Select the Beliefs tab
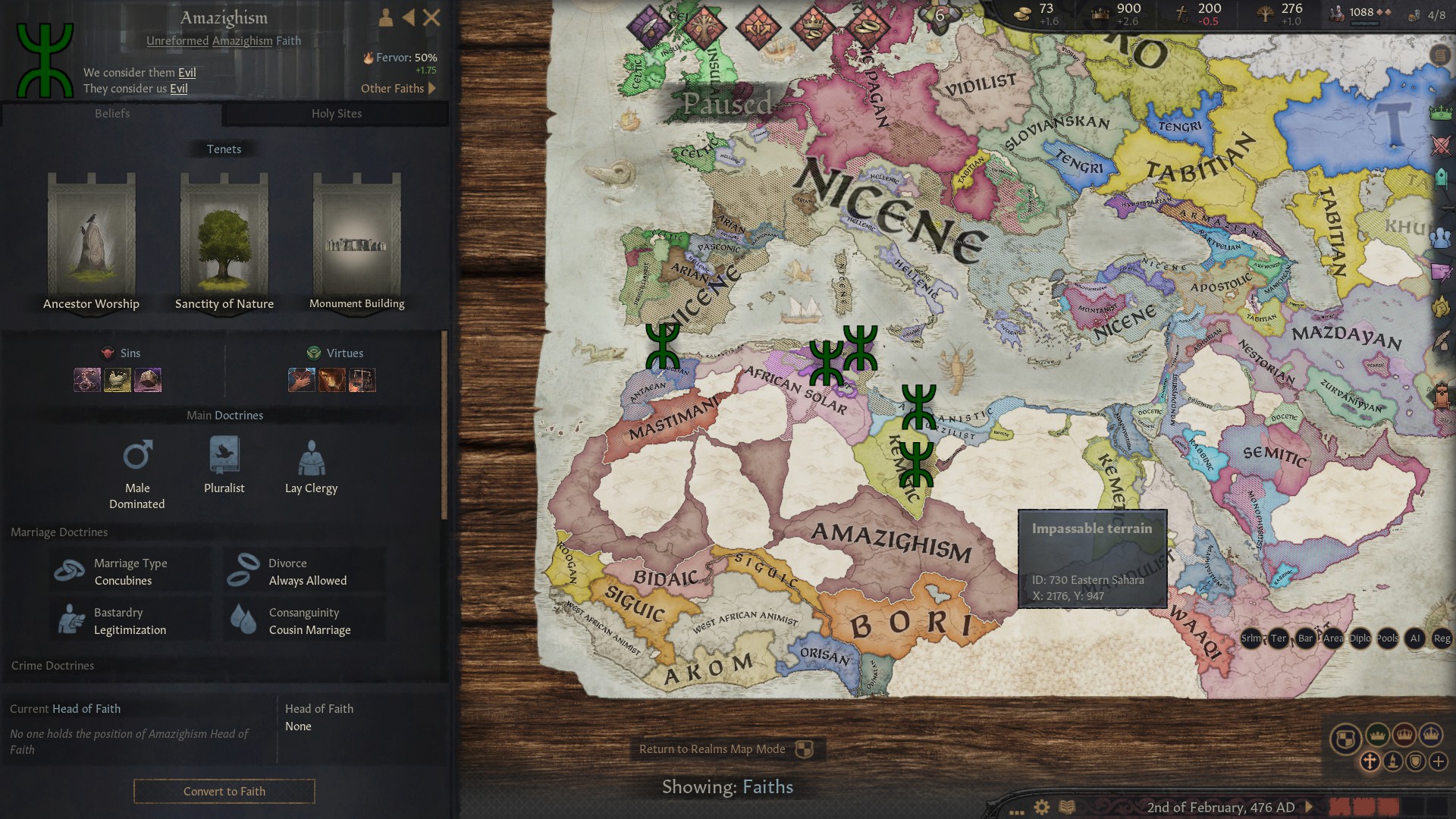 coord(112,114)
